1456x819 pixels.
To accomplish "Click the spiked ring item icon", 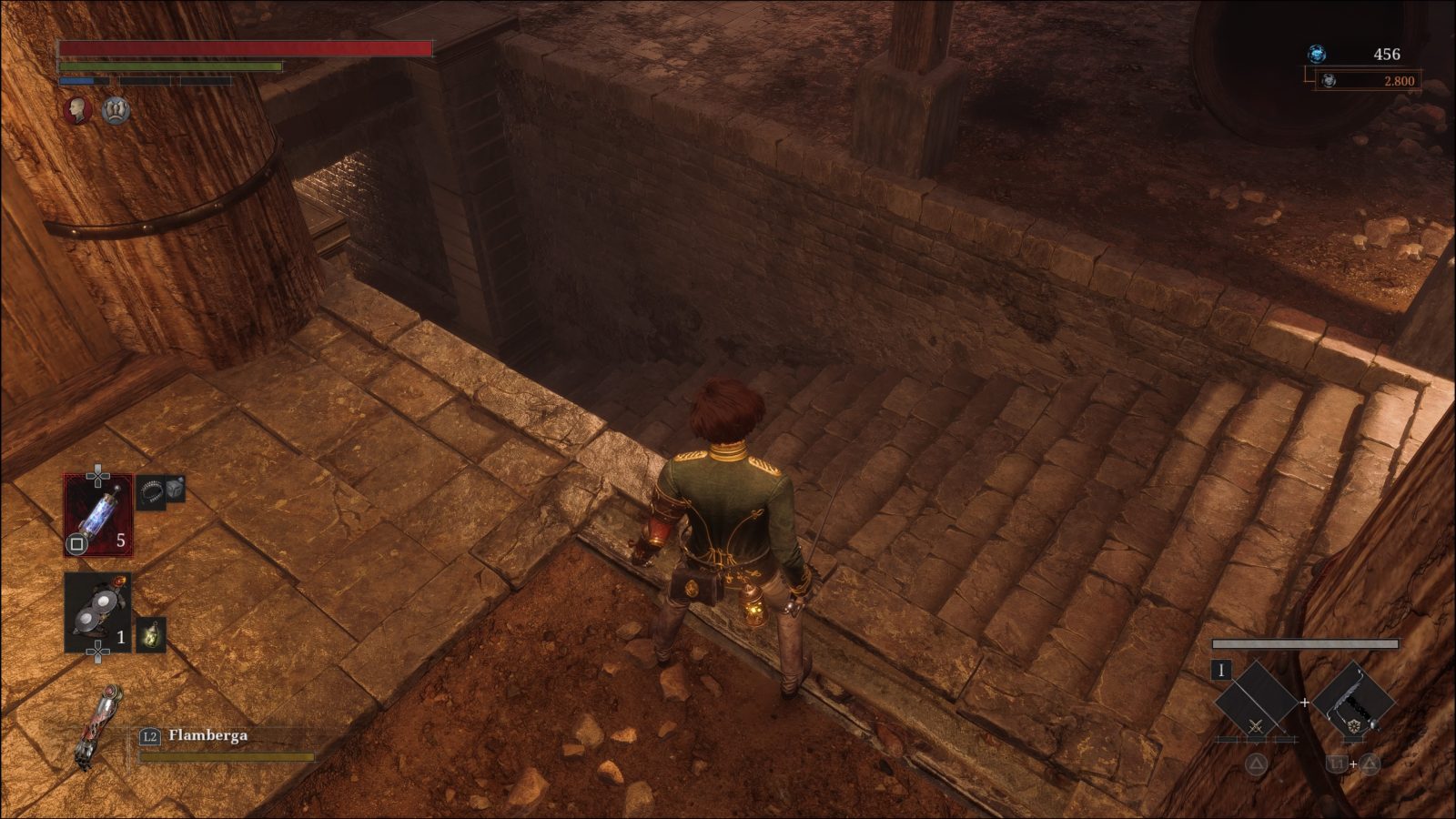I will (x=151, y=491).
